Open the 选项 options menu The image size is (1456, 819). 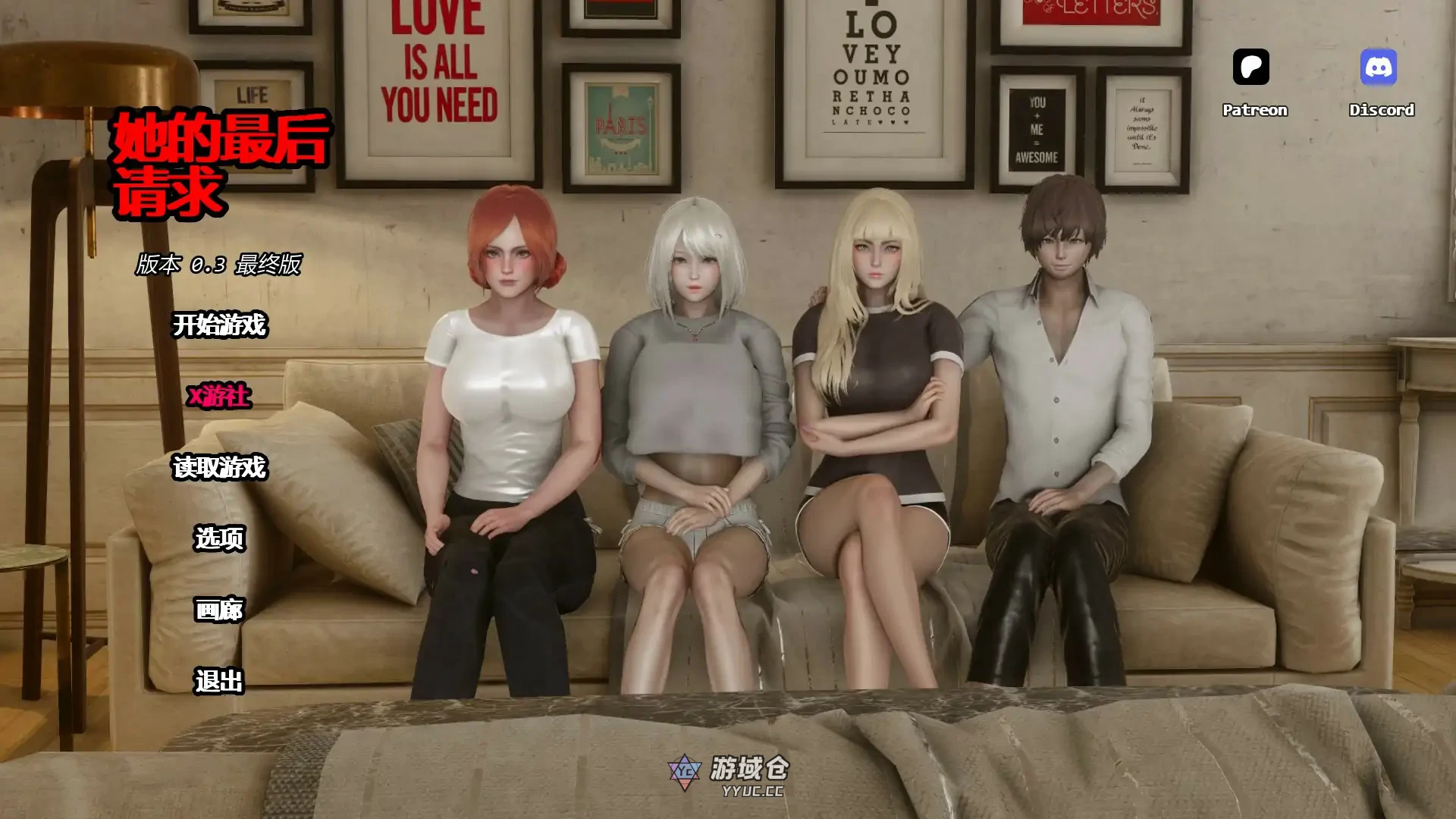220,538
